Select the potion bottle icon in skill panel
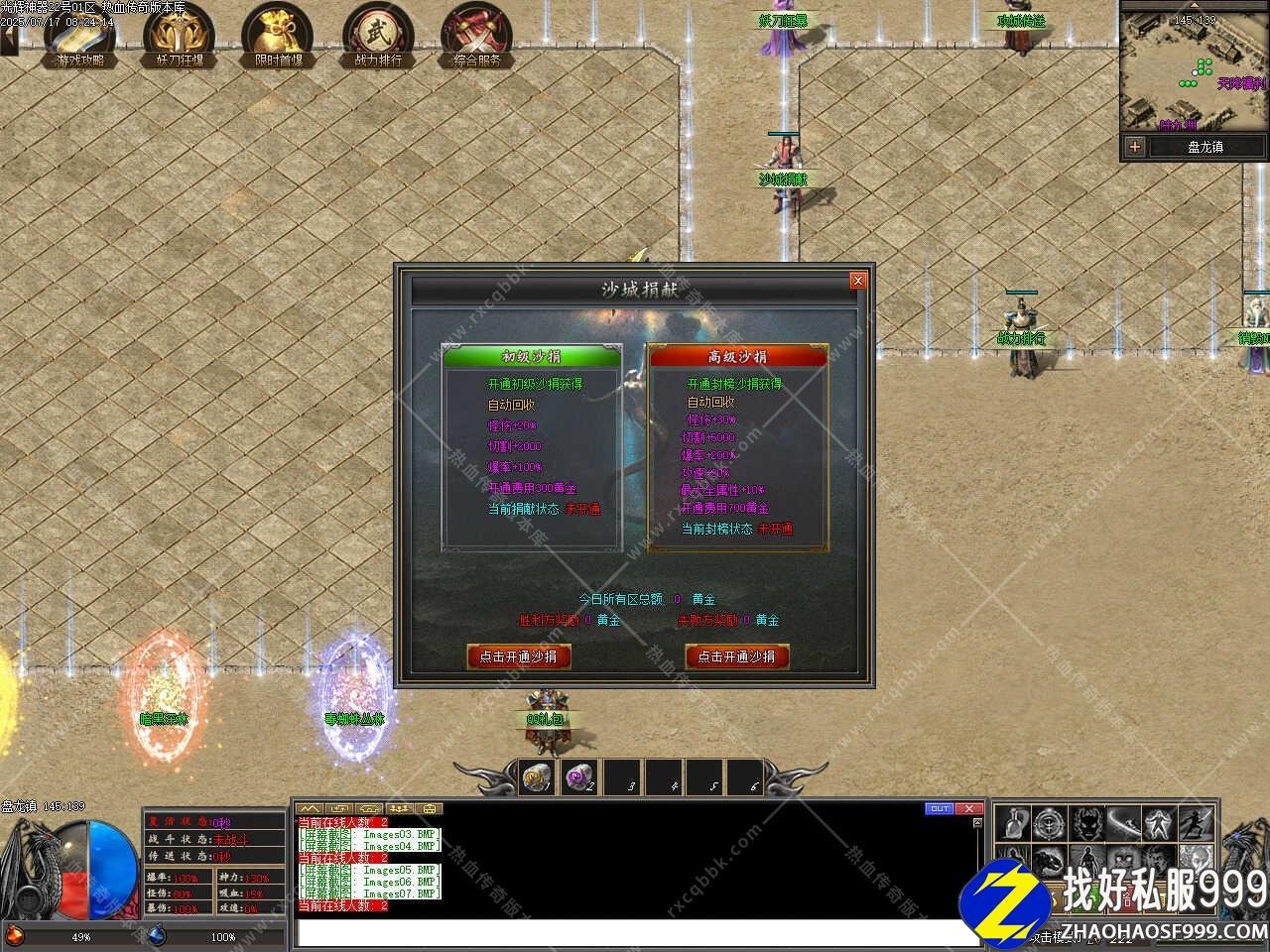 [x=1013, y=823]
